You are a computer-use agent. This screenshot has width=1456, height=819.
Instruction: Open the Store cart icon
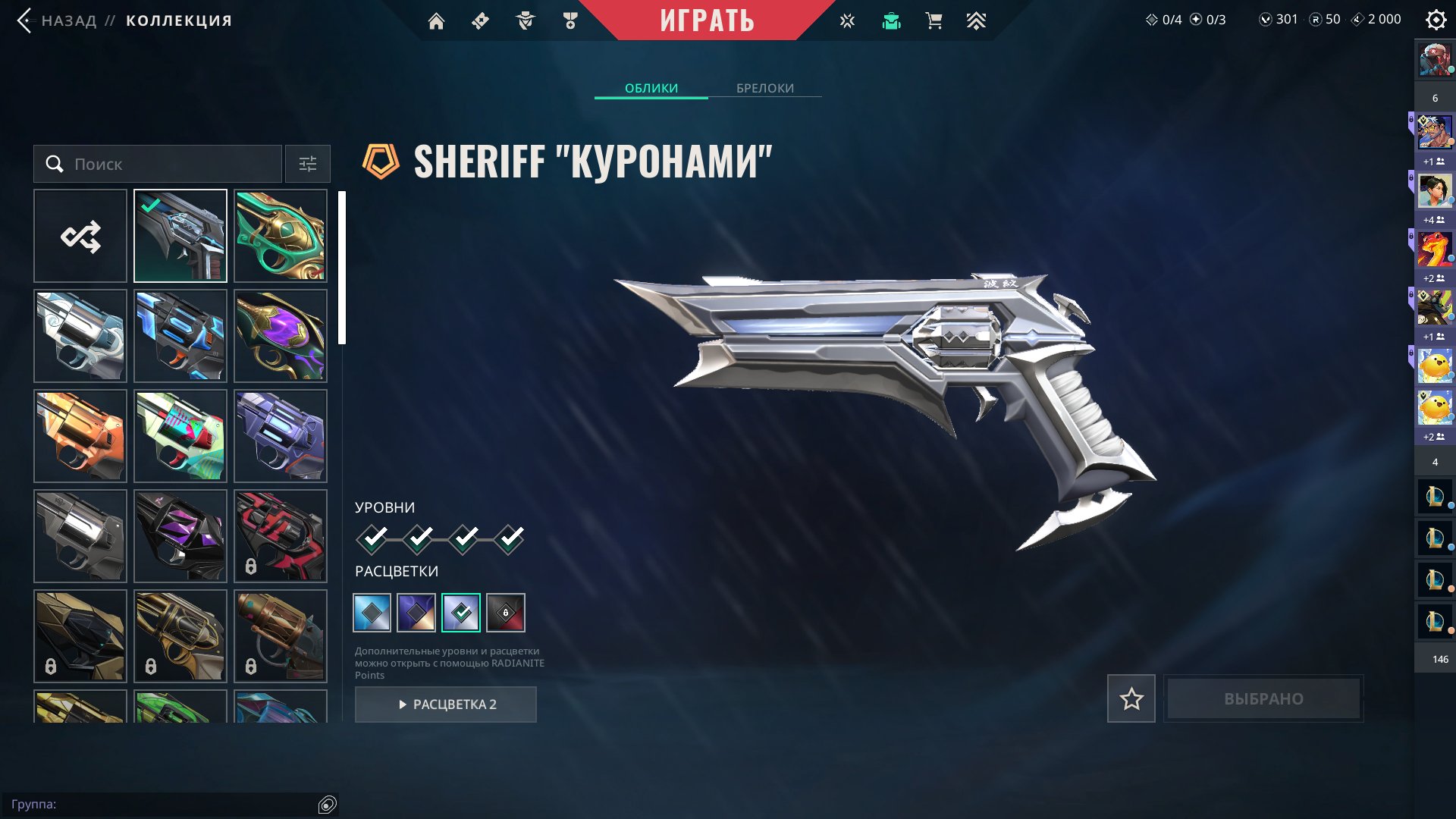[934, 20]
